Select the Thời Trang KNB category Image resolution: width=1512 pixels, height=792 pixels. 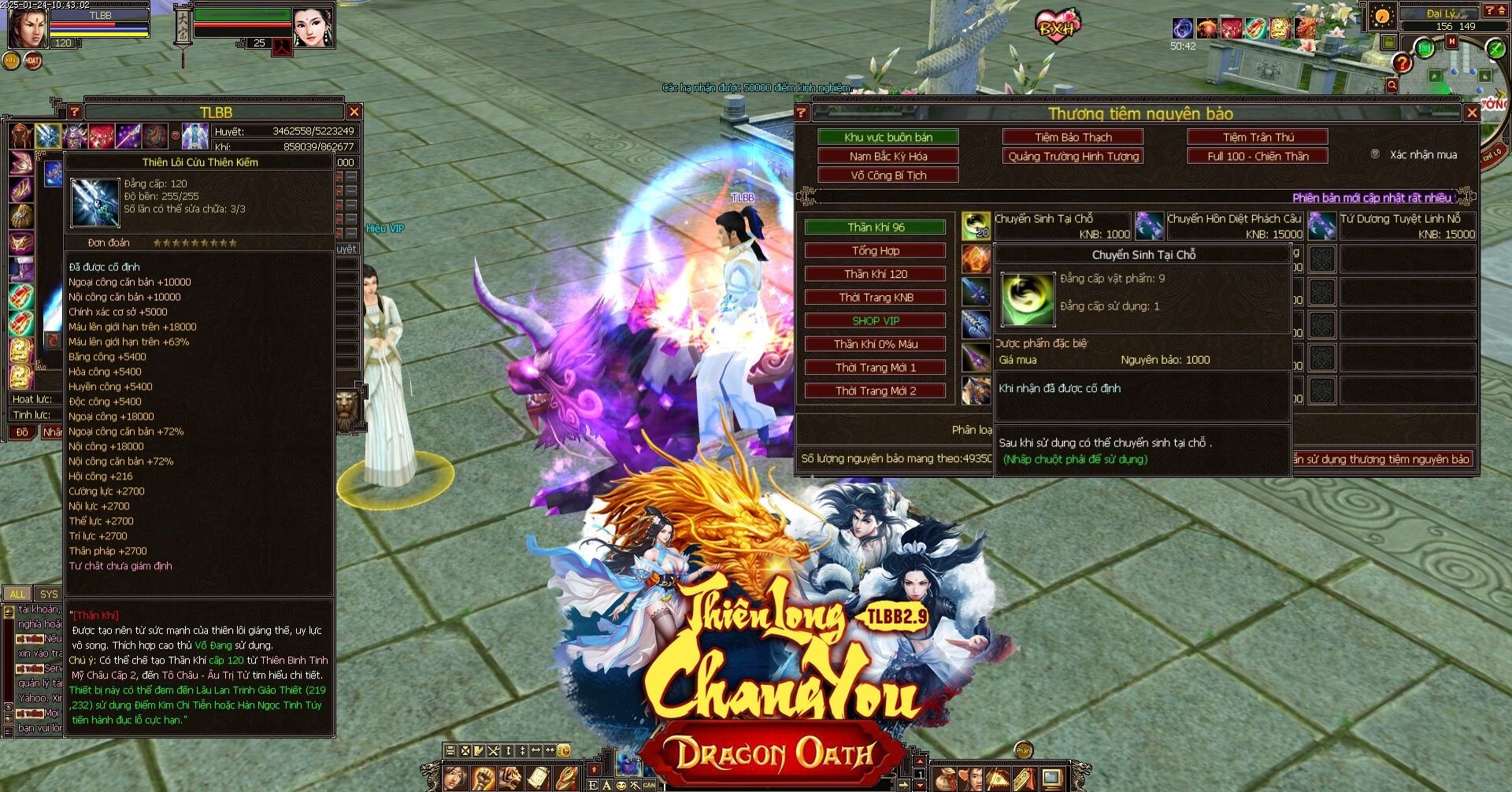click(876, 298)
